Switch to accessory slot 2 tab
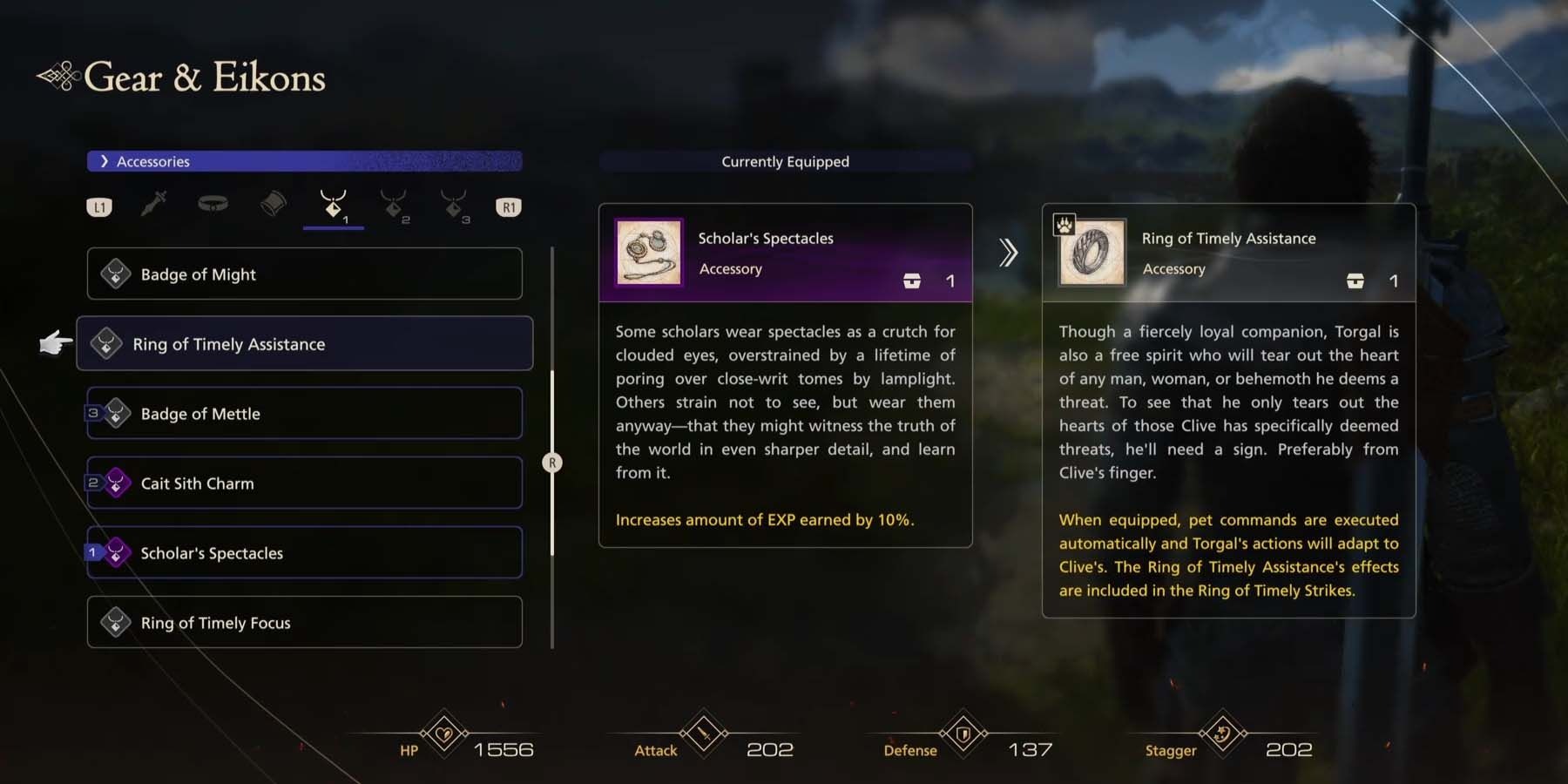Viewport: 1568px width, 784px height. (395, 206)
